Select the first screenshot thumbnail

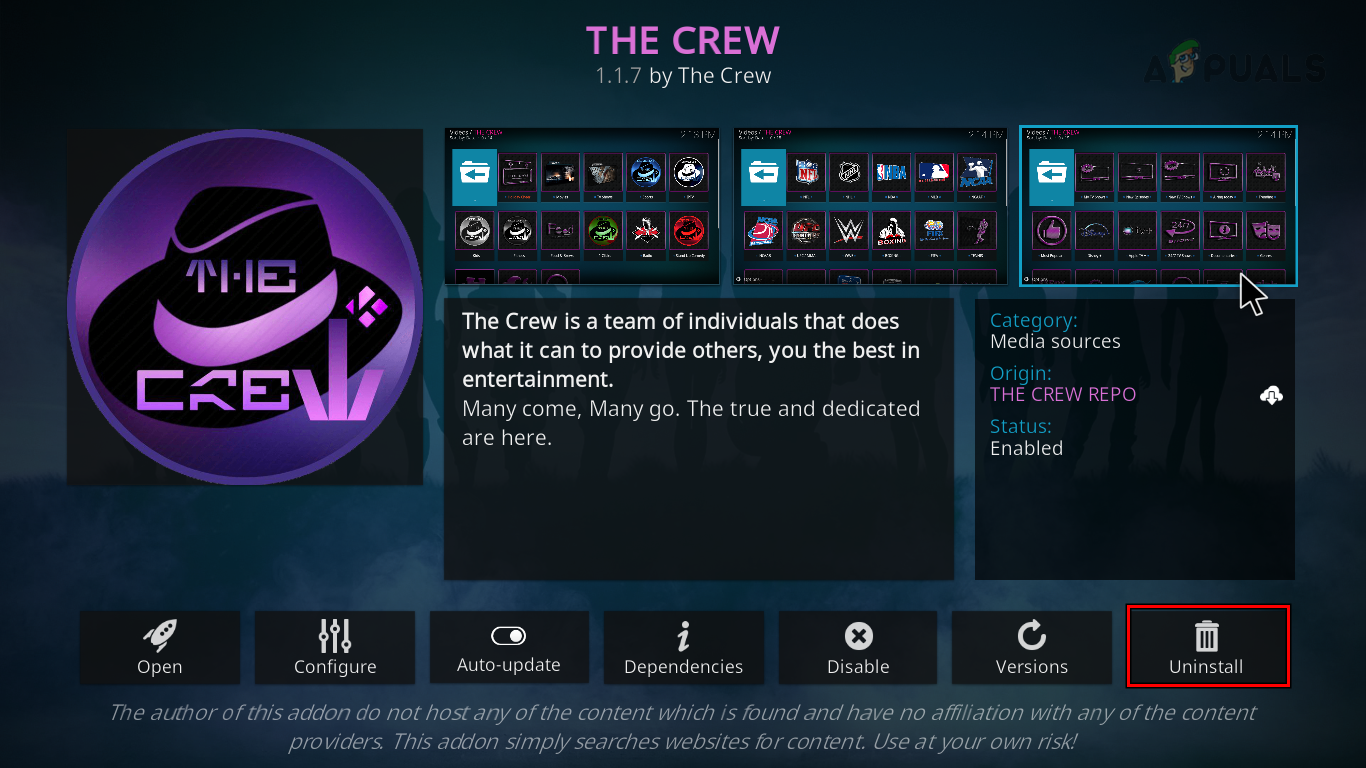click(x=581, y=206)
